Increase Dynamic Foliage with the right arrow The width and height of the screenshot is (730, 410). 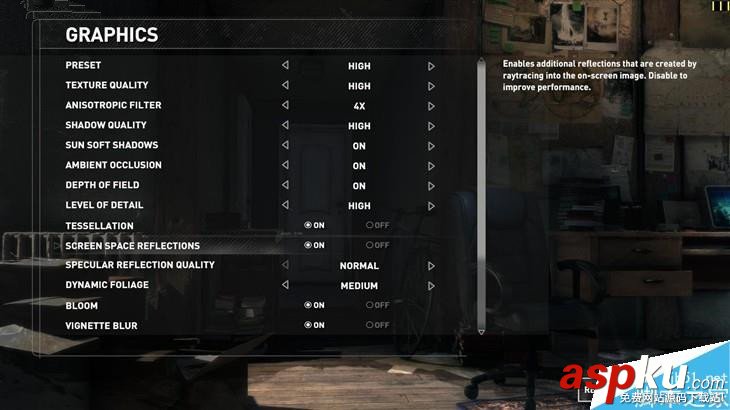[x=431, y=286]
